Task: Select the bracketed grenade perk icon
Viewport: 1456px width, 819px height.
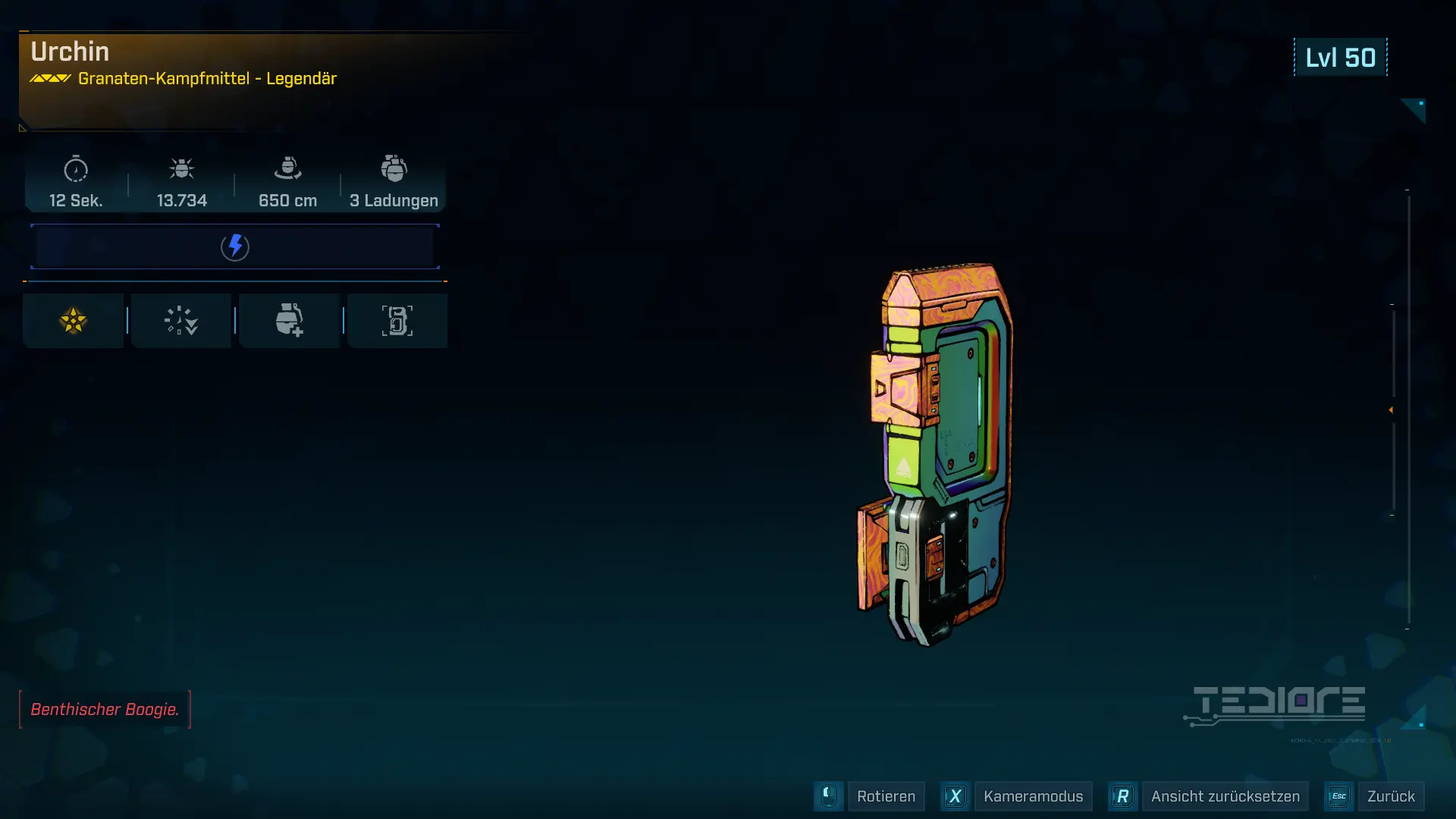Action: pyautogui.click(x=397, y=321)
